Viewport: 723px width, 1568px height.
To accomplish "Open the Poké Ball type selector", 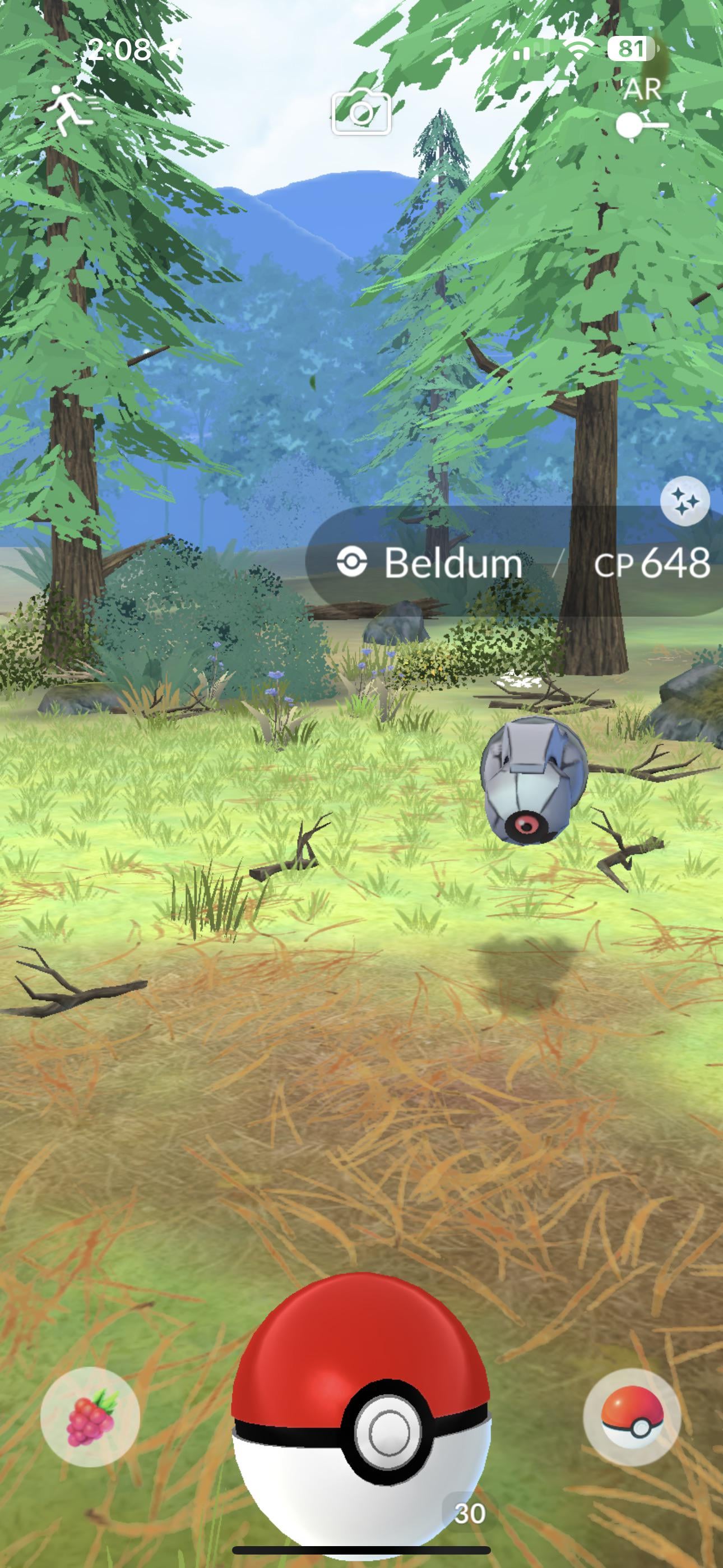I will point(632,1417).
